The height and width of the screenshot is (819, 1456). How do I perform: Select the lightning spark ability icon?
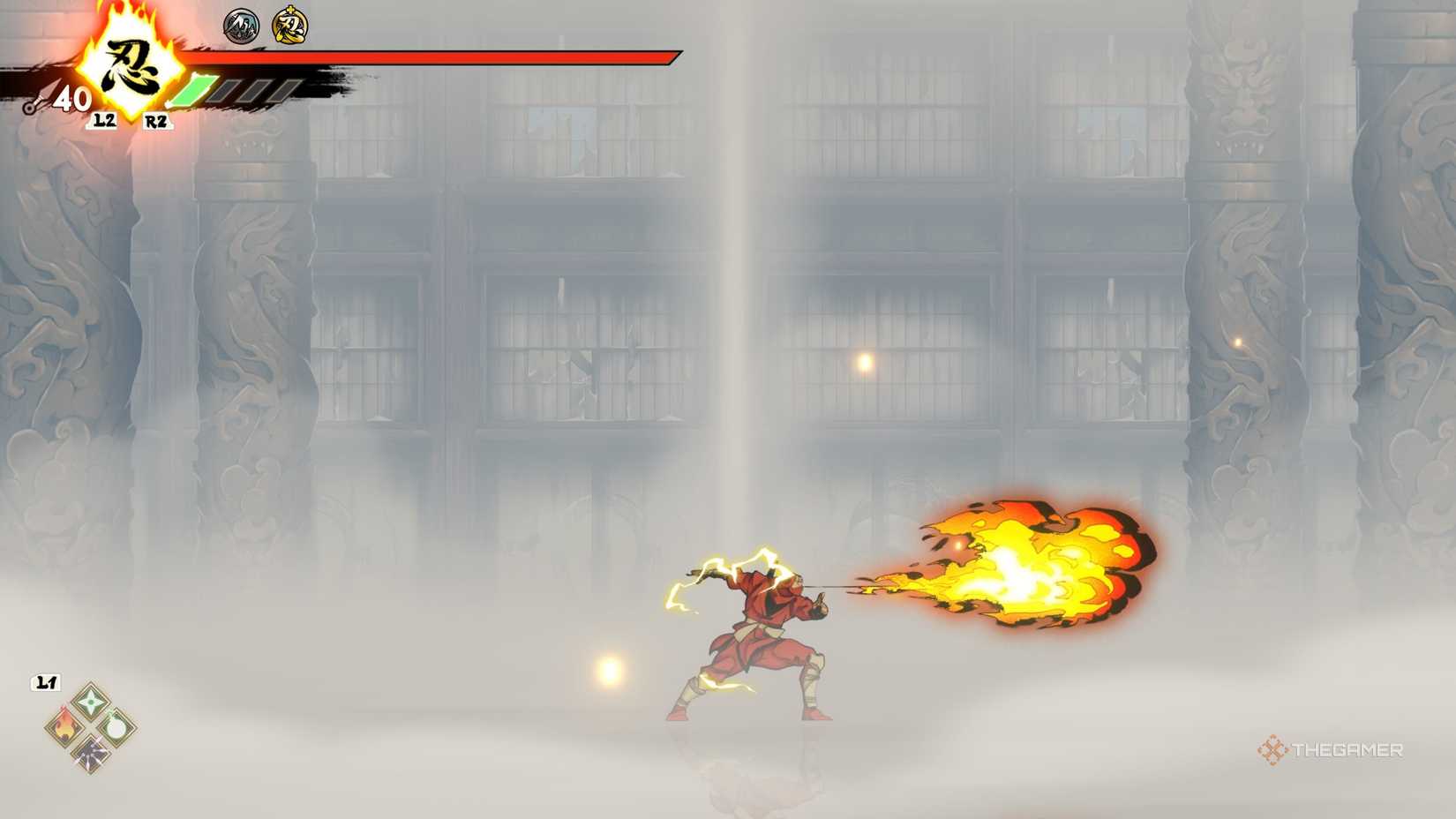click(91, 753)
